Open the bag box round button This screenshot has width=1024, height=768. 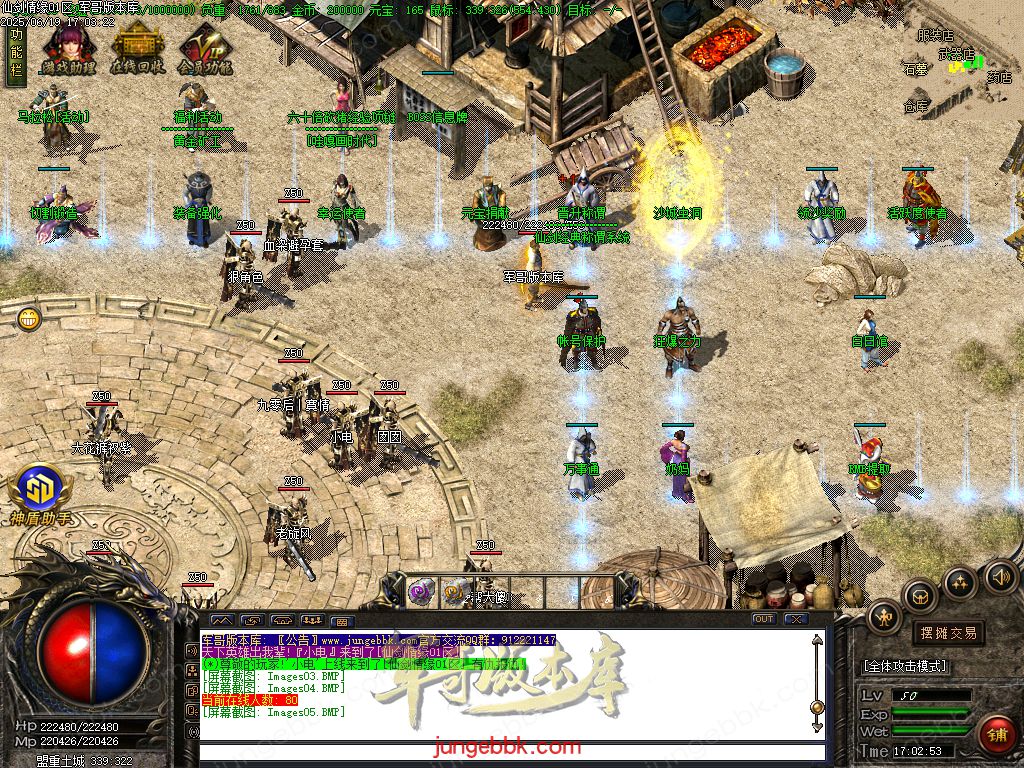click(920, 597)
